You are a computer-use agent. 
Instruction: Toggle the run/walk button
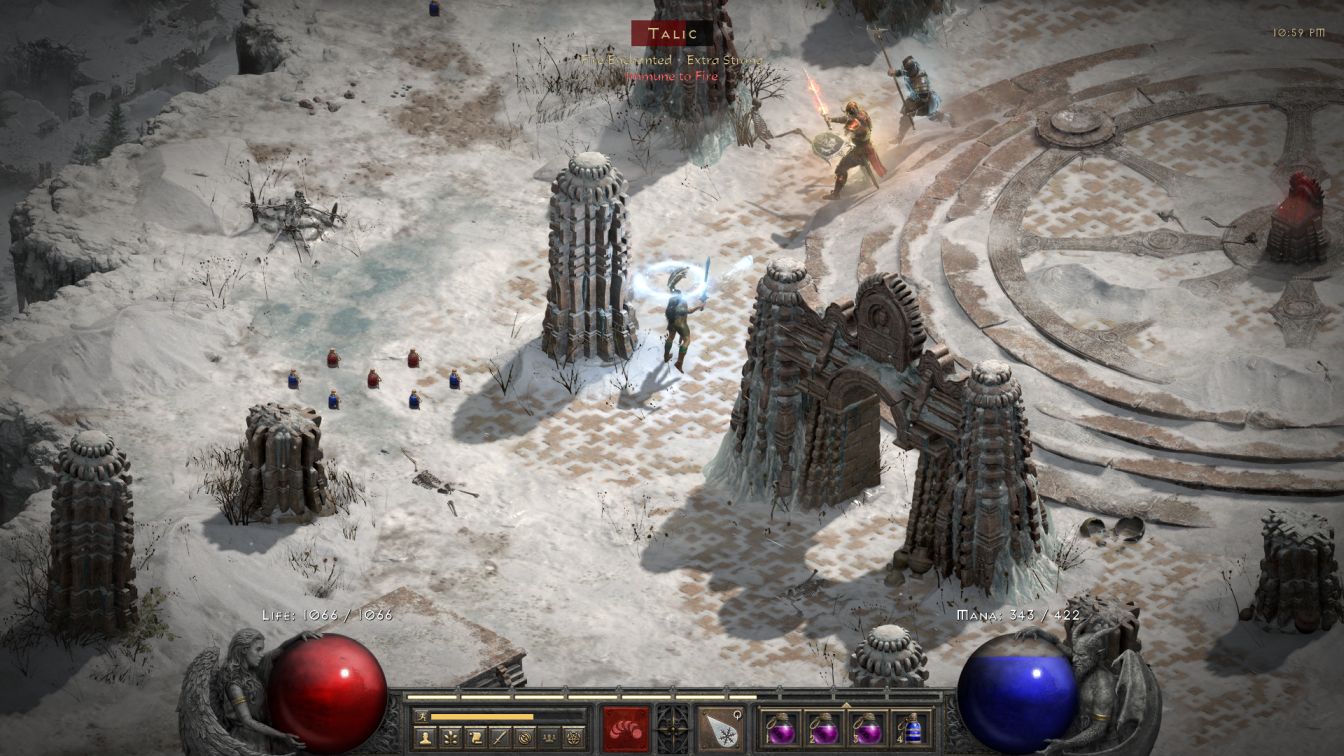tap(421, 716)
